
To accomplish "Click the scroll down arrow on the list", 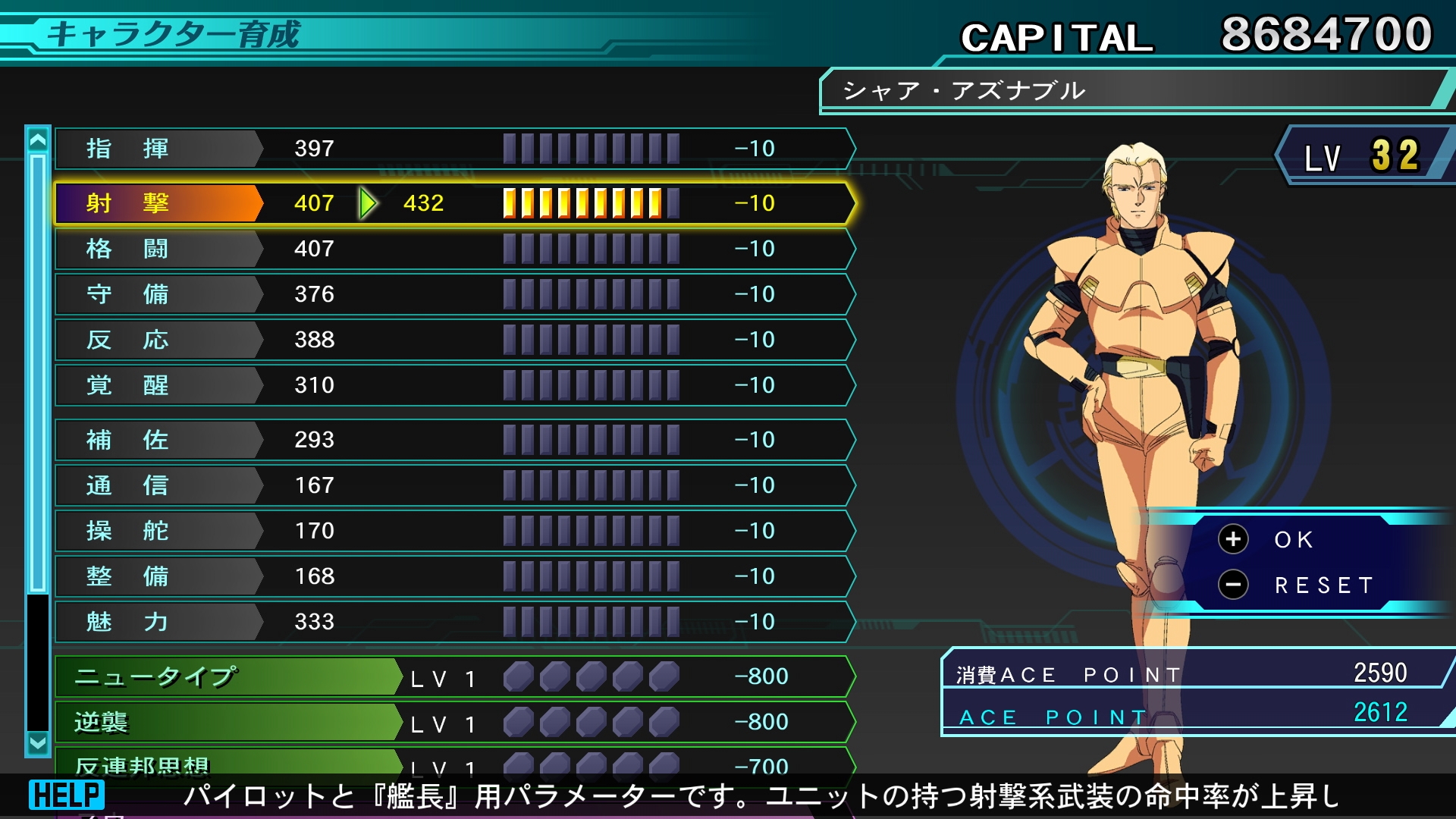I will [x=37, y=743].
